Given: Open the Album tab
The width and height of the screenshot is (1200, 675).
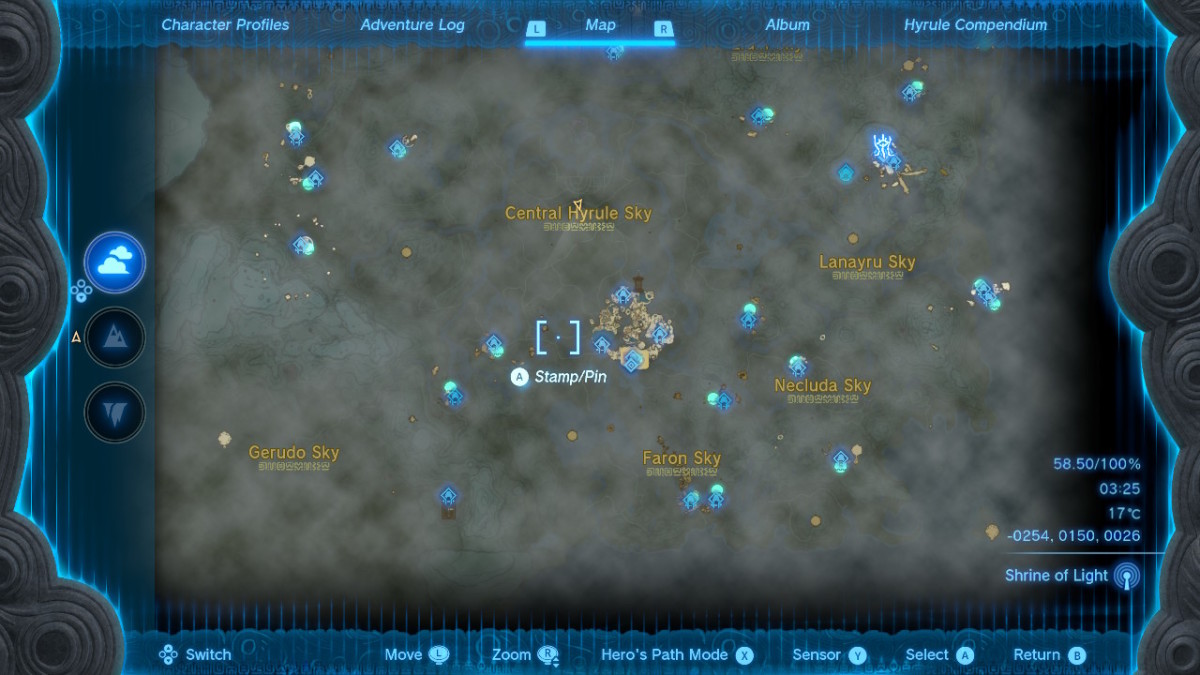Looking at the screenshot, I should 787,25.
